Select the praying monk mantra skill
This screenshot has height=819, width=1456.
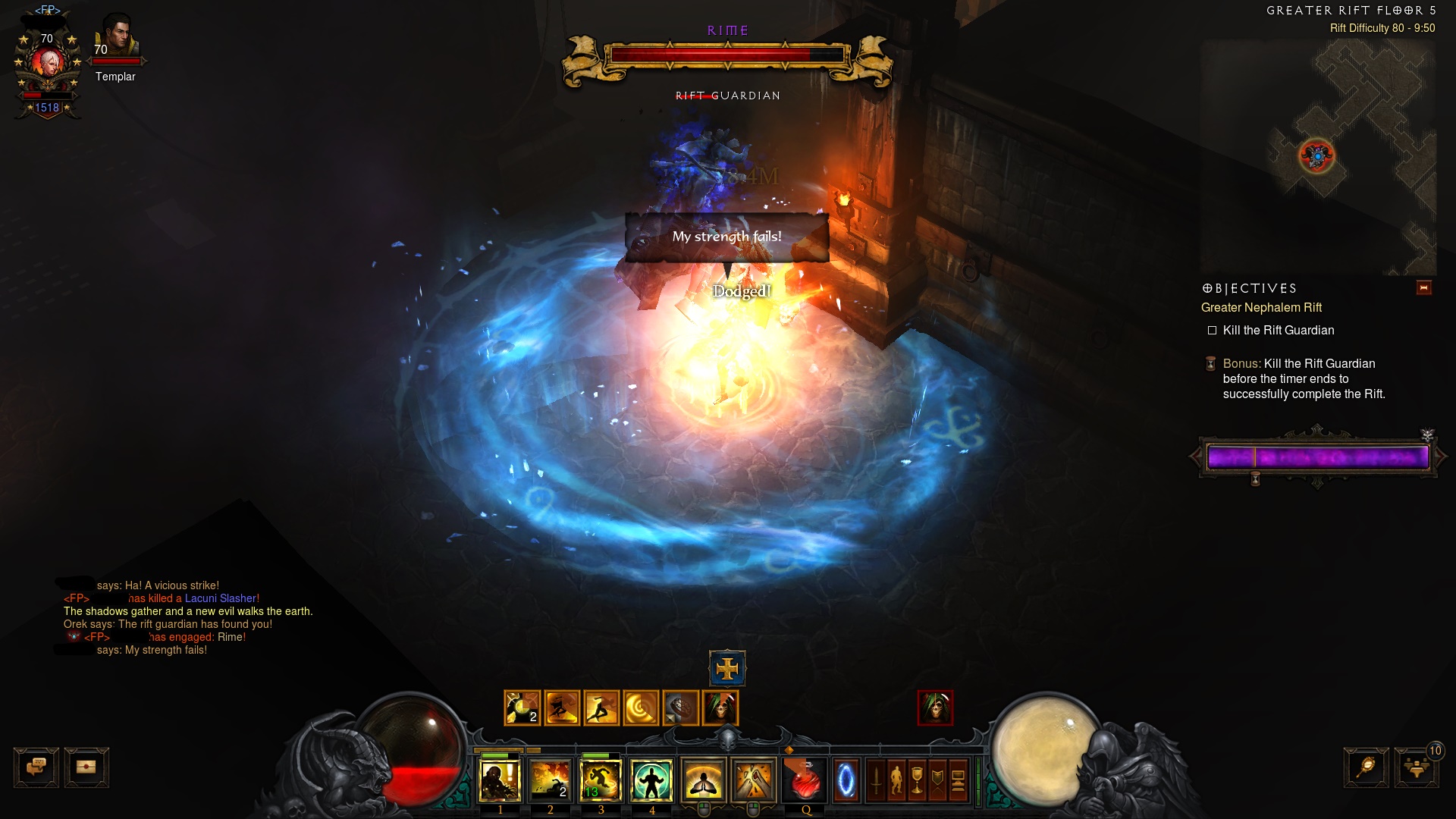704,780
